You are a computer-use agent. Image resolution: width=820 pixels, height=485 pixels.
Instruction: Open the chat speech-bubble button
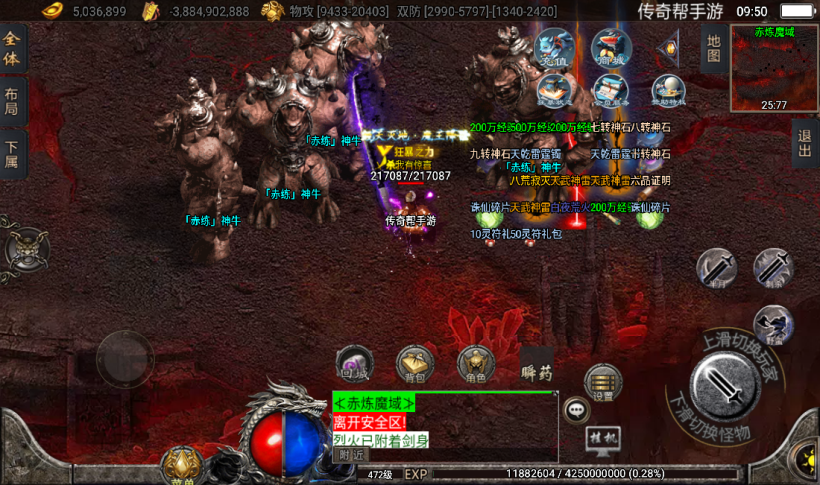coord(577,409)
